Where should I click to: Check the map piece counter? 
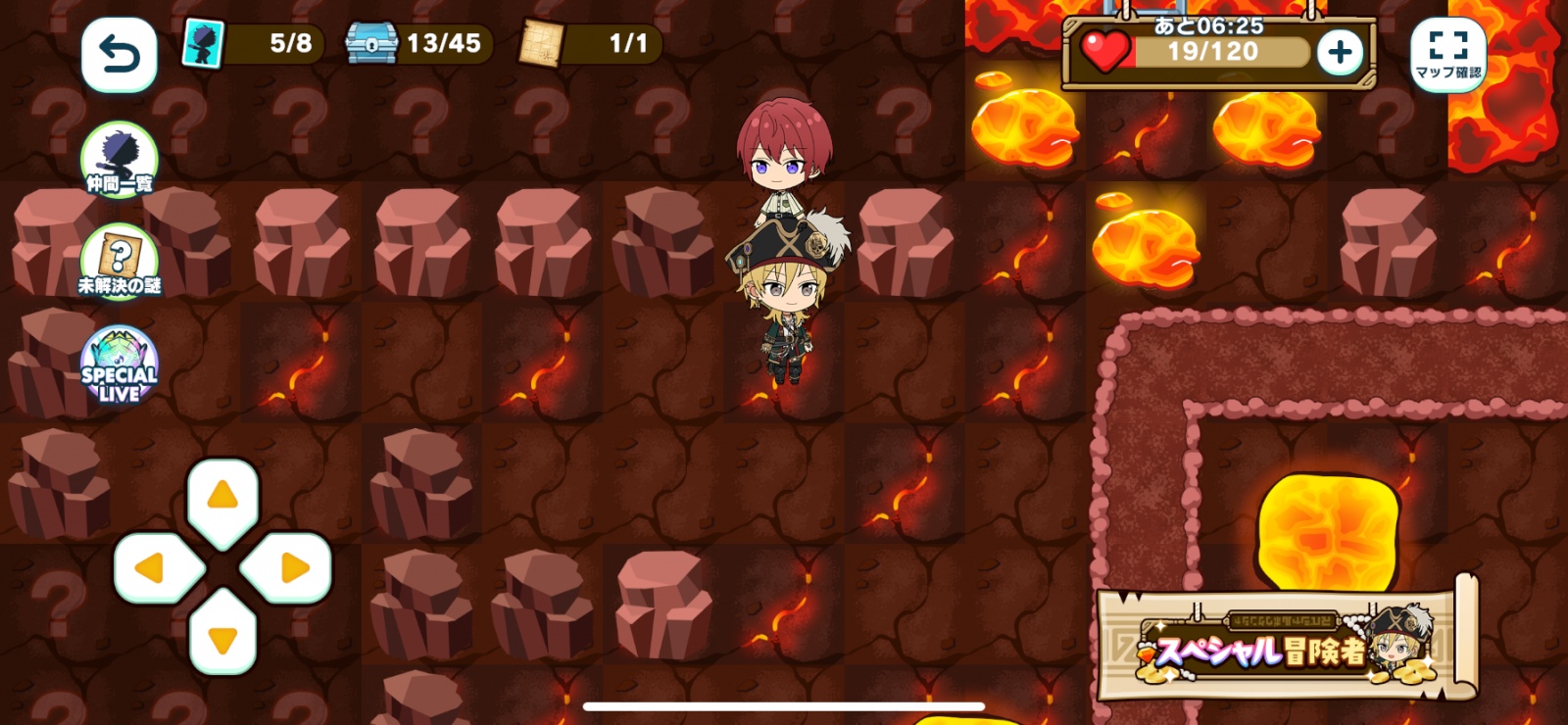(x=590, y=44)
